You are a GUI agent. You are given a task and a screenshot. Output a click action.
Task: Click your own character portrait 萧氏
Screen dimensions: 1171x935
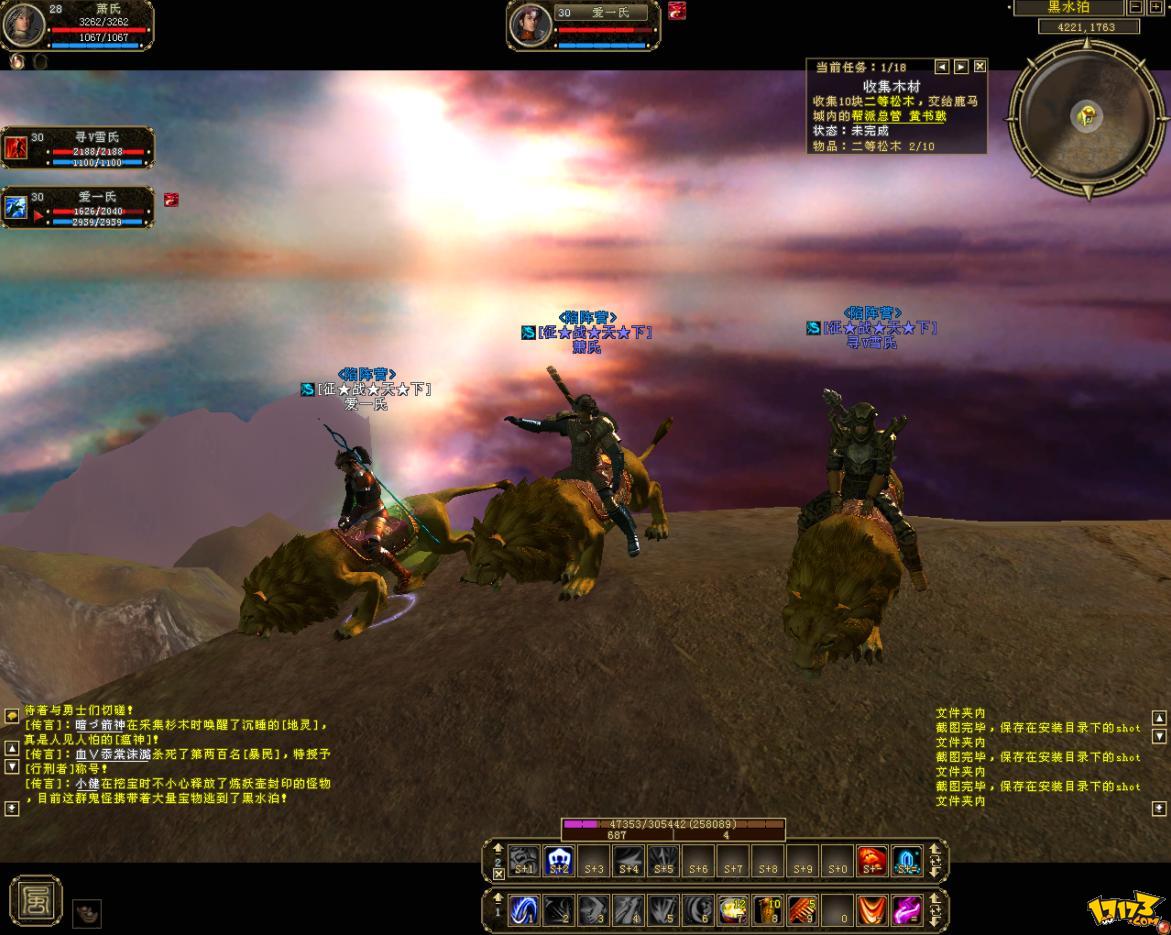(24, 25)
